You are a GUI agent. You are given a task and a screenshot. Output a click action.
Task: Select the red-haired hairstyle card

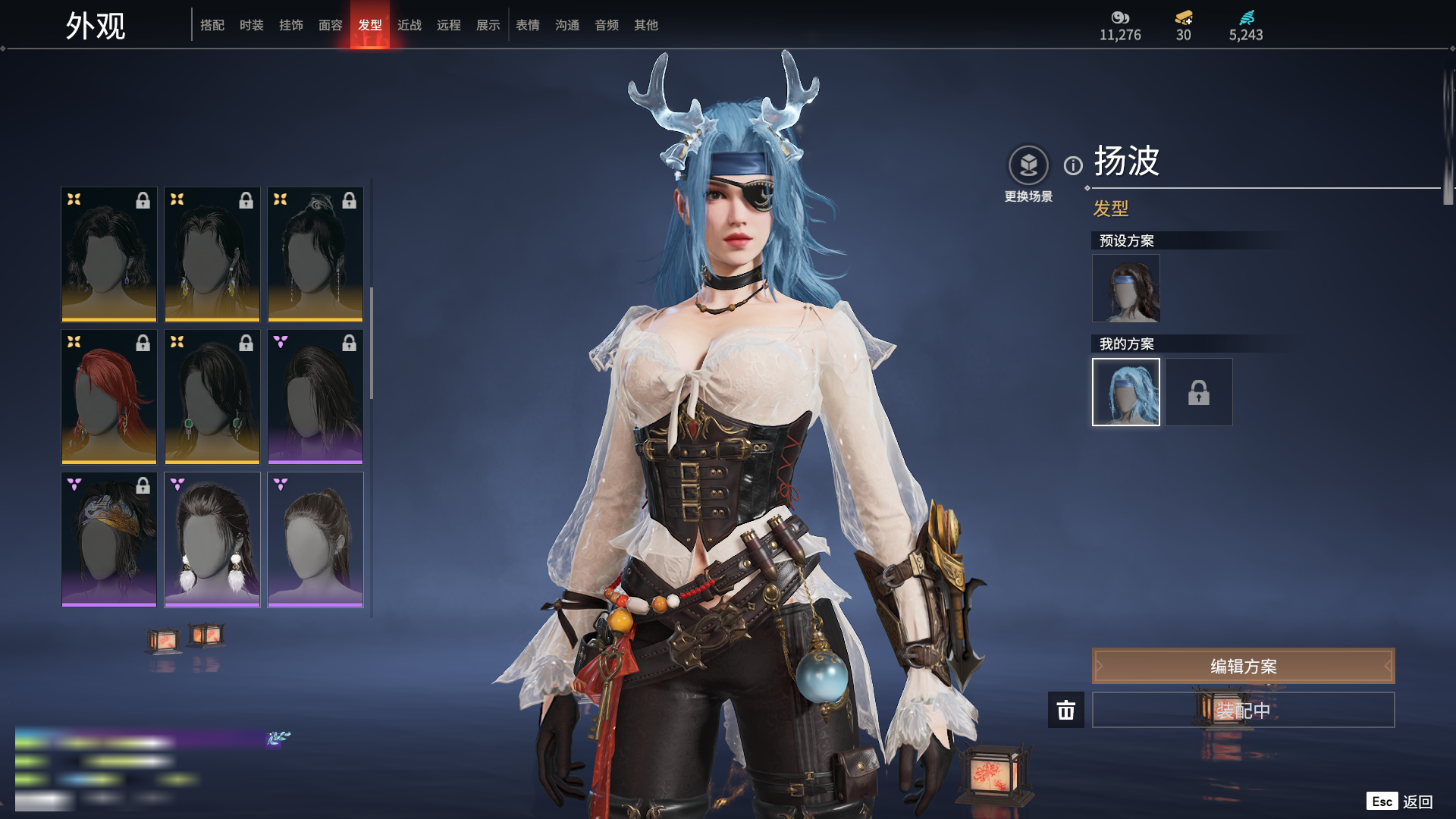click(x=109, y=397)
